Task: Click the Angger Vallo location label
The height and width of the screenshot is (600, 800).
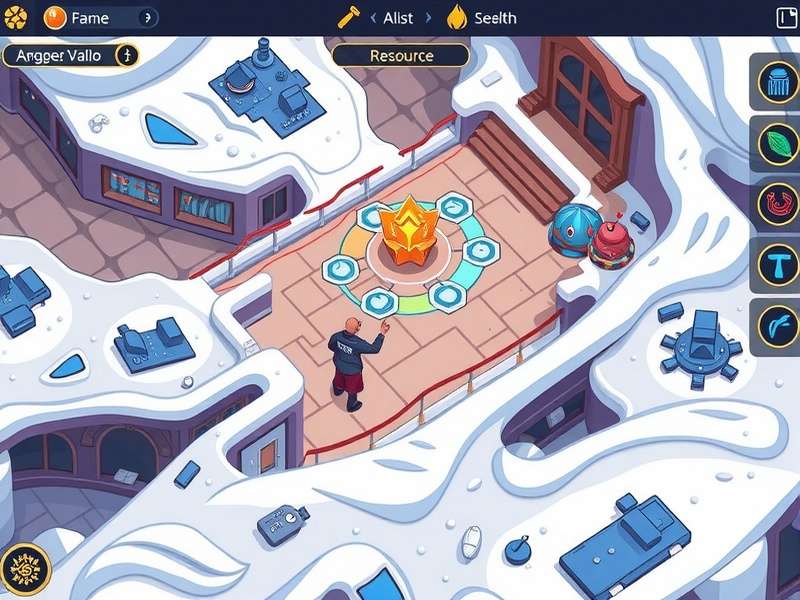Action: (x=58, y=55)
